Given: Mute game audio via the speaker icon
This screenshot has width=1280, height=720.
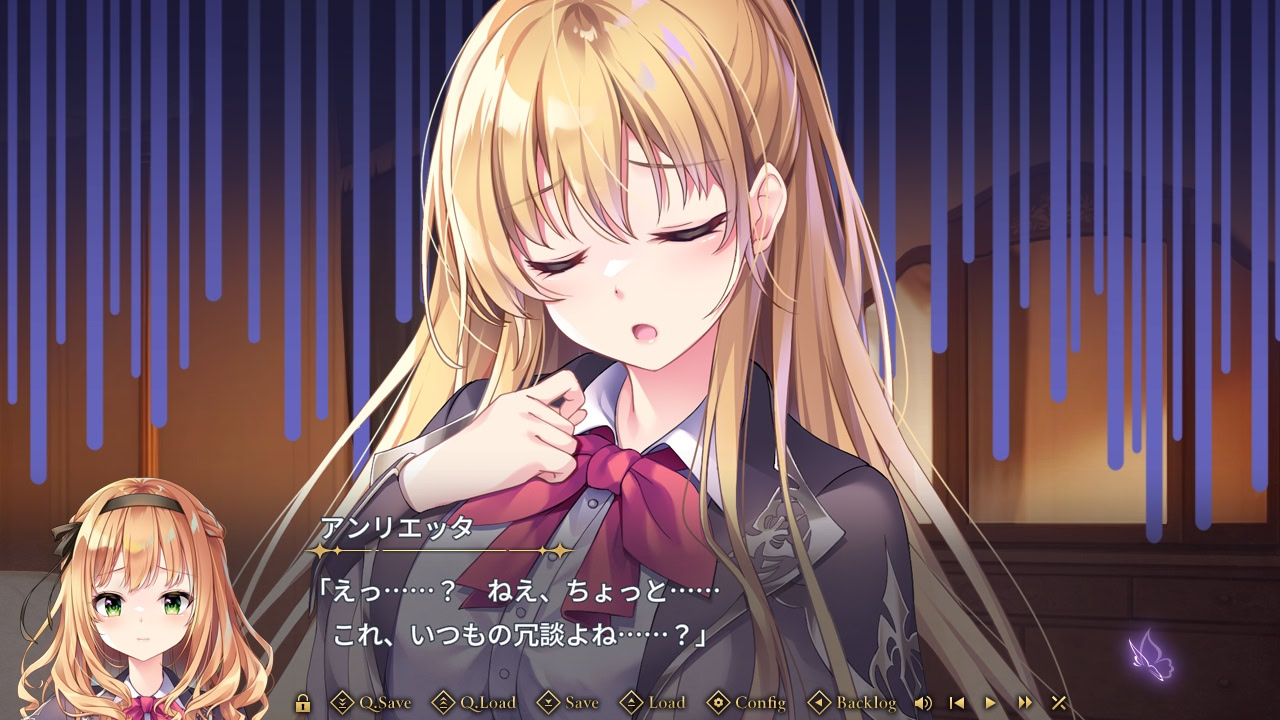Looking at the screenshot, I should 922,703.
